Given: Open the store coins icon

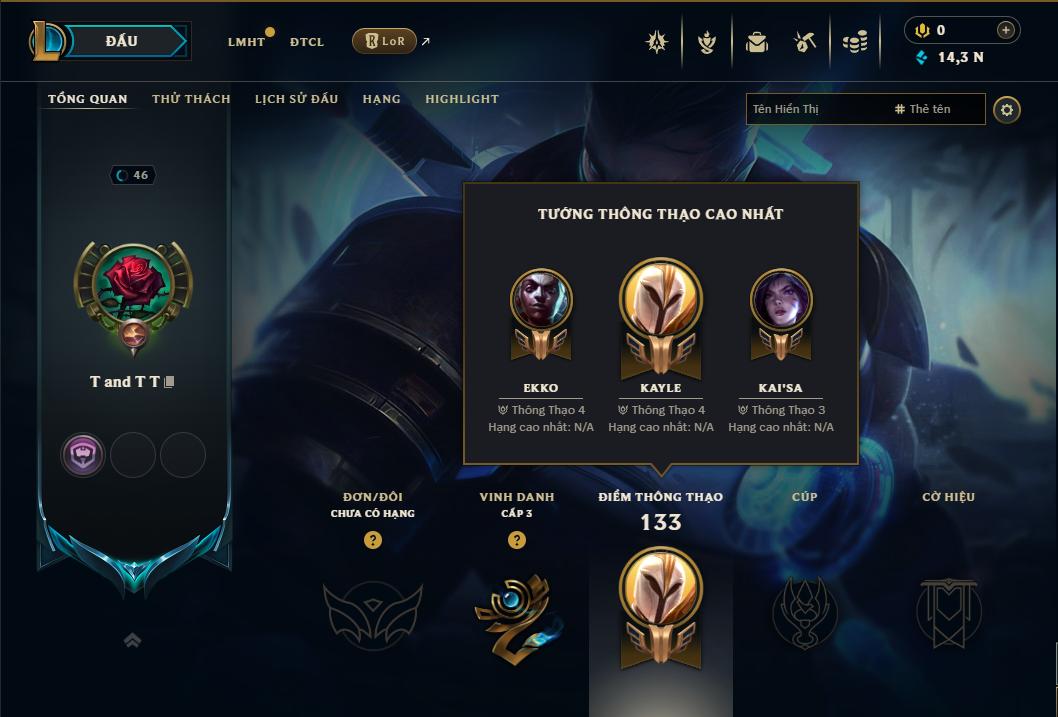Looking at the screenshot, I should coord(854,42).
